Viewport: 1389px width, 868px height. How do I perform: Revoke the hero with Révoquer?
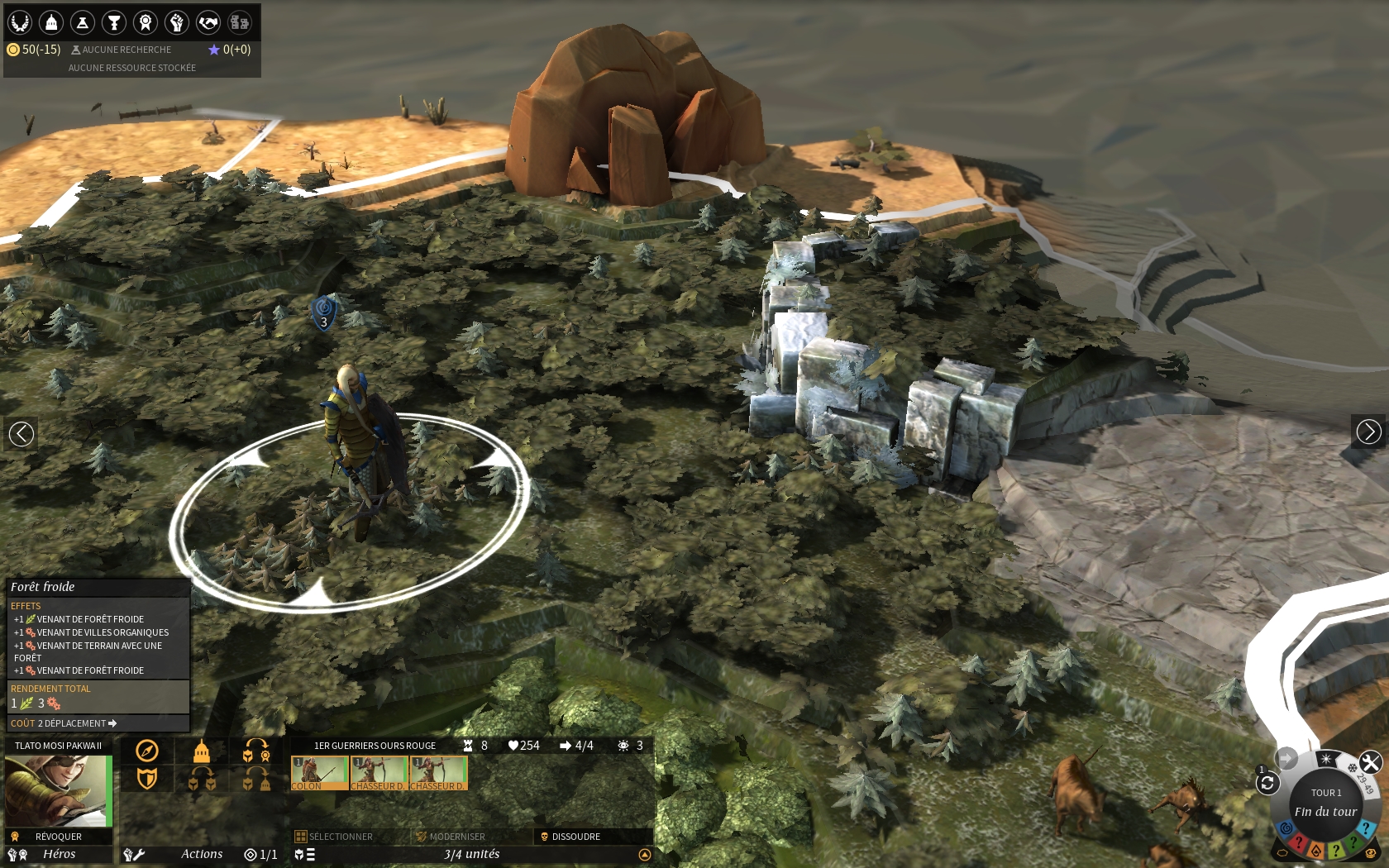[x=58, y=837]
